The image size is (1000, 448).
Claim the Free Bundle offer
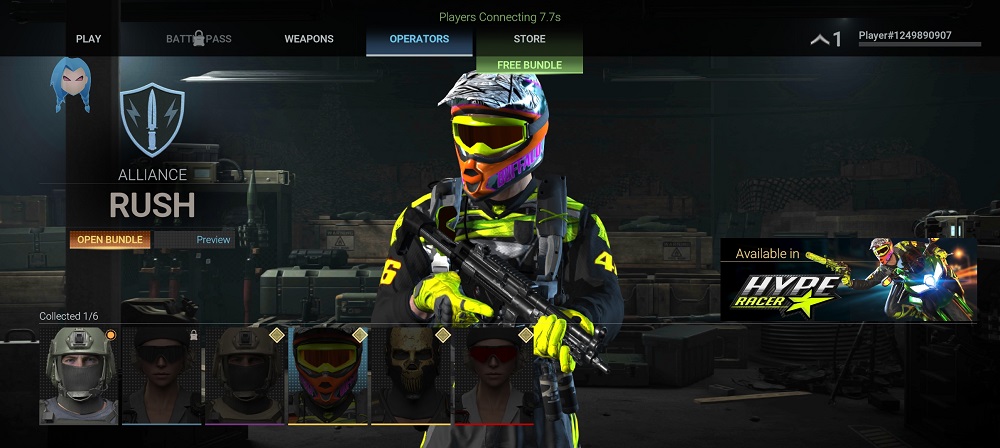[x=529, y=65]
